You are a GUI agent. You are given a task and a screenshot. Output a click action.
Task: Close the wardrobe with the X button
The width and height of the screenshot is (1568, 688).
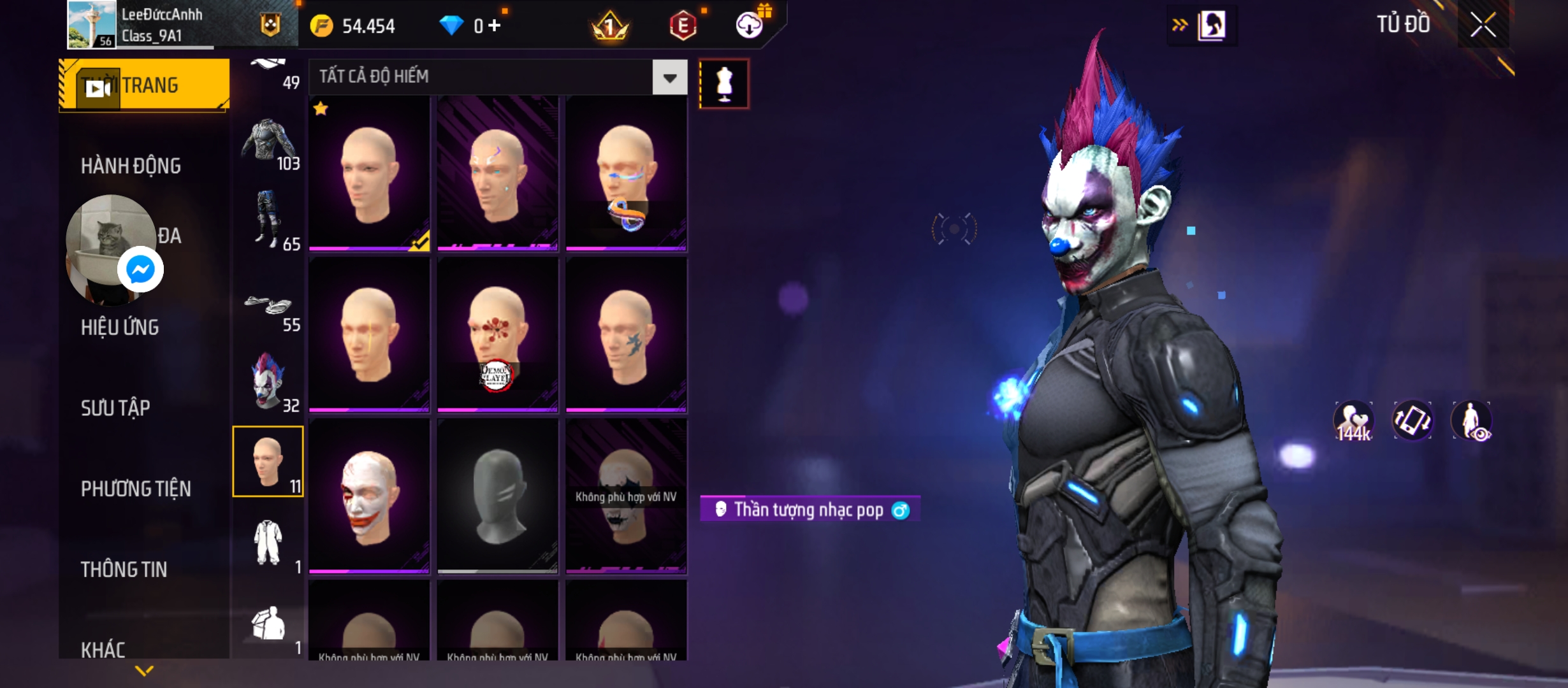1483,25
